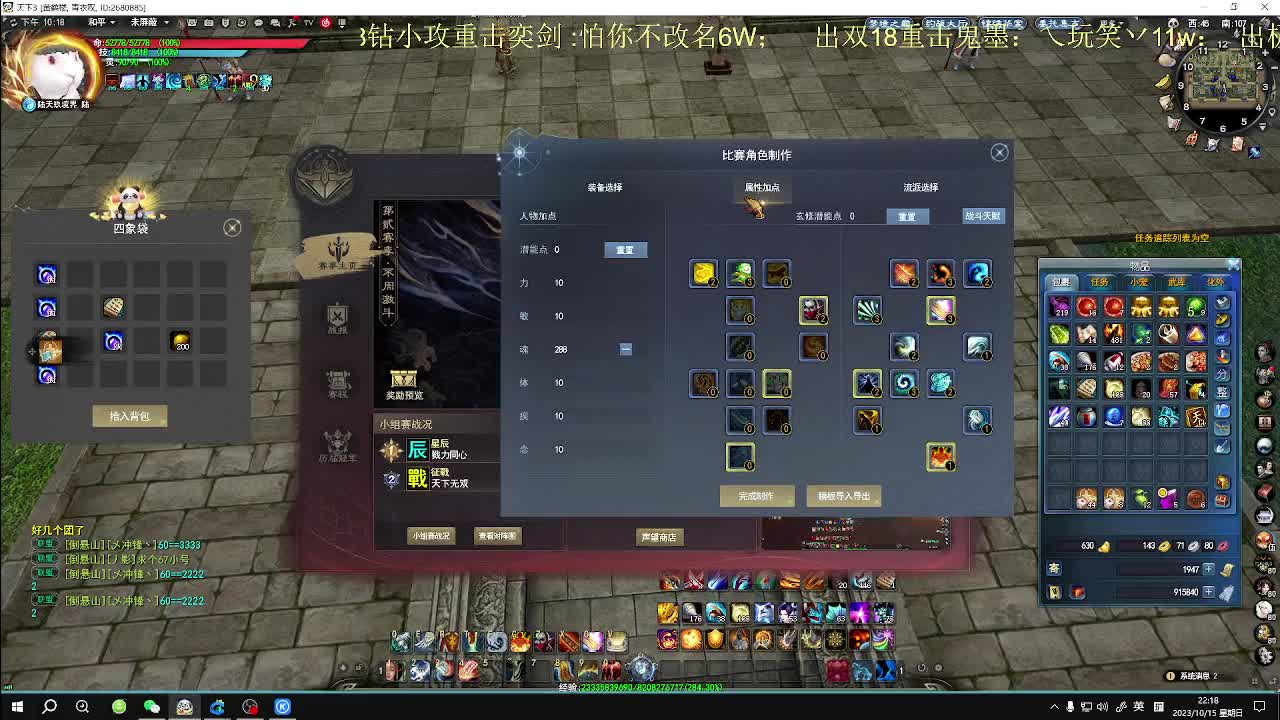Image resolution: width=1280 pixels, height=720 pixels.
Task: Switch to the 武库 tab in the item panel
Action: [x=1176, y=281]
